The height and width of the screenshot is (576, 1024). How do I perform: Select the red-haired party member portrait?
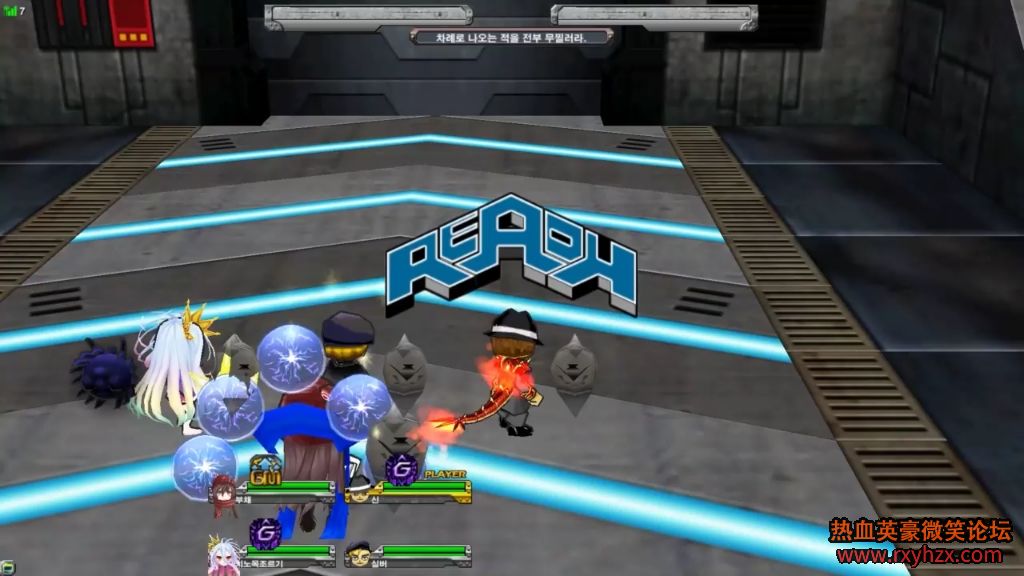pyautogui.click(x=223, y=490)
